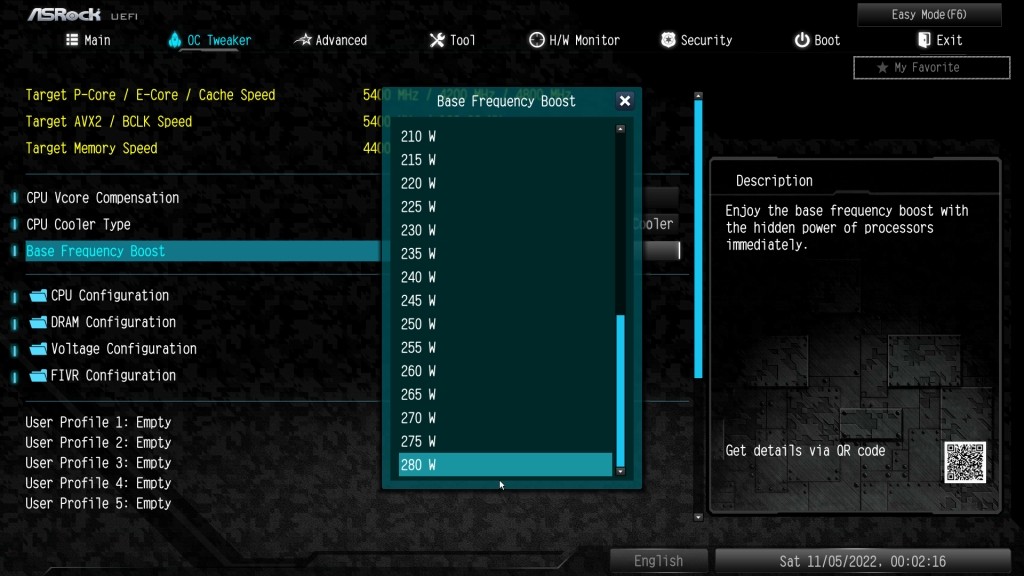Viewport: 1024px width, 576px height.
Task: Switch to the Security tab
Action: (x=696, y=40)
